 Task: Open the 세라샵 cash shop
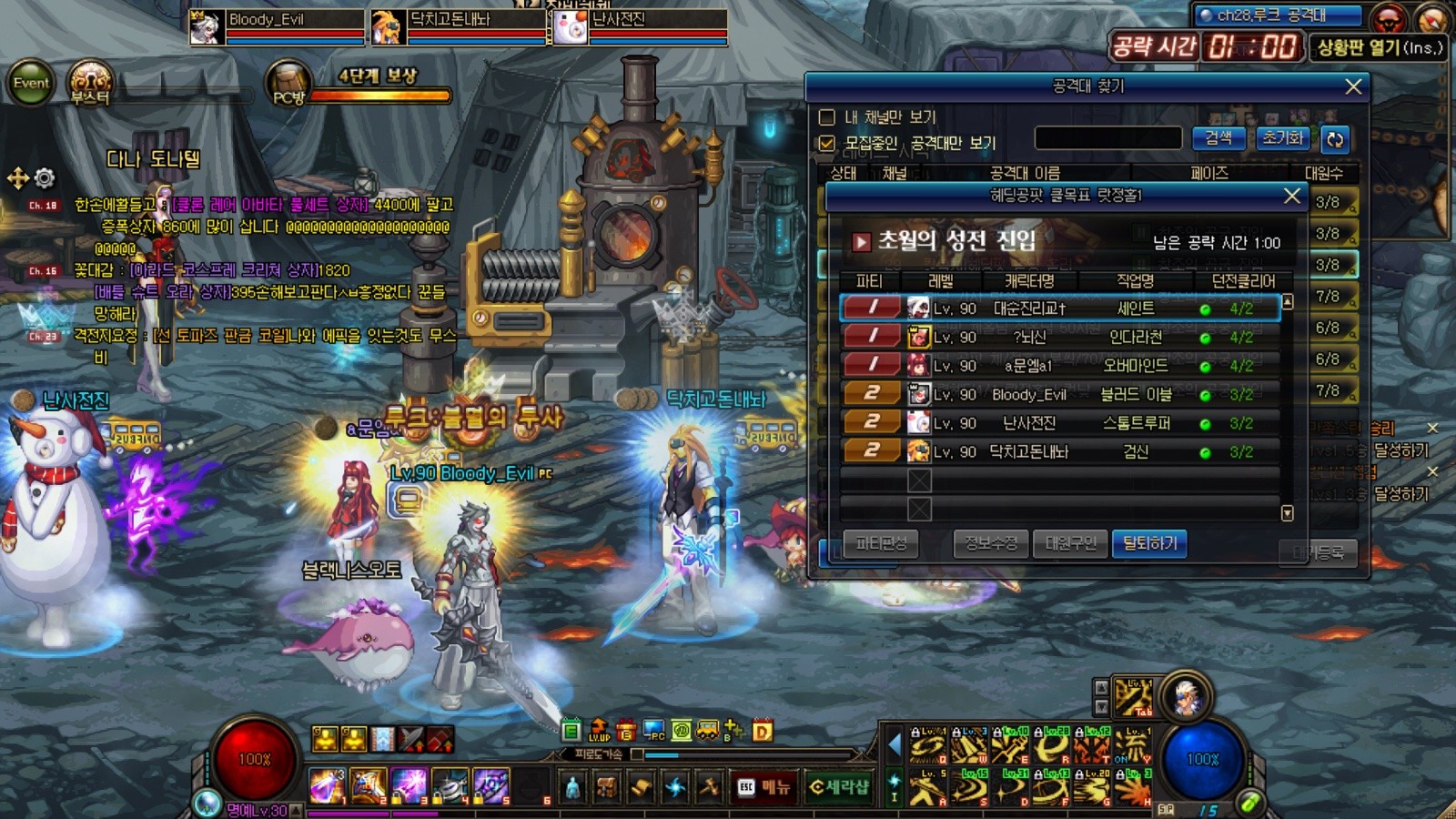pos(839,787)
